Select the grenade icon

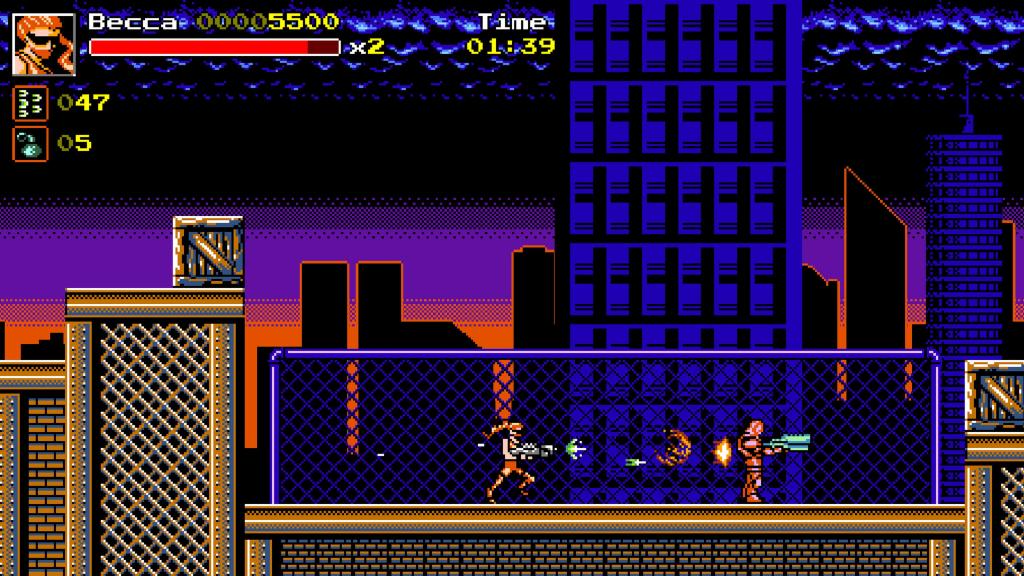29,144
